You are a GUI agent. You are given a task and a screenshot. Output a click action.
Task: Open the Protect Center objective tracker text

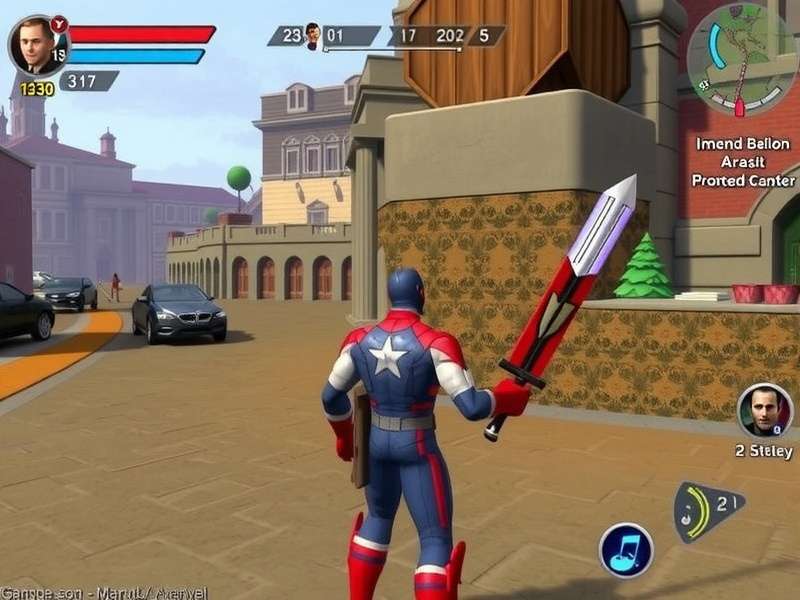[x=743, y=162]
